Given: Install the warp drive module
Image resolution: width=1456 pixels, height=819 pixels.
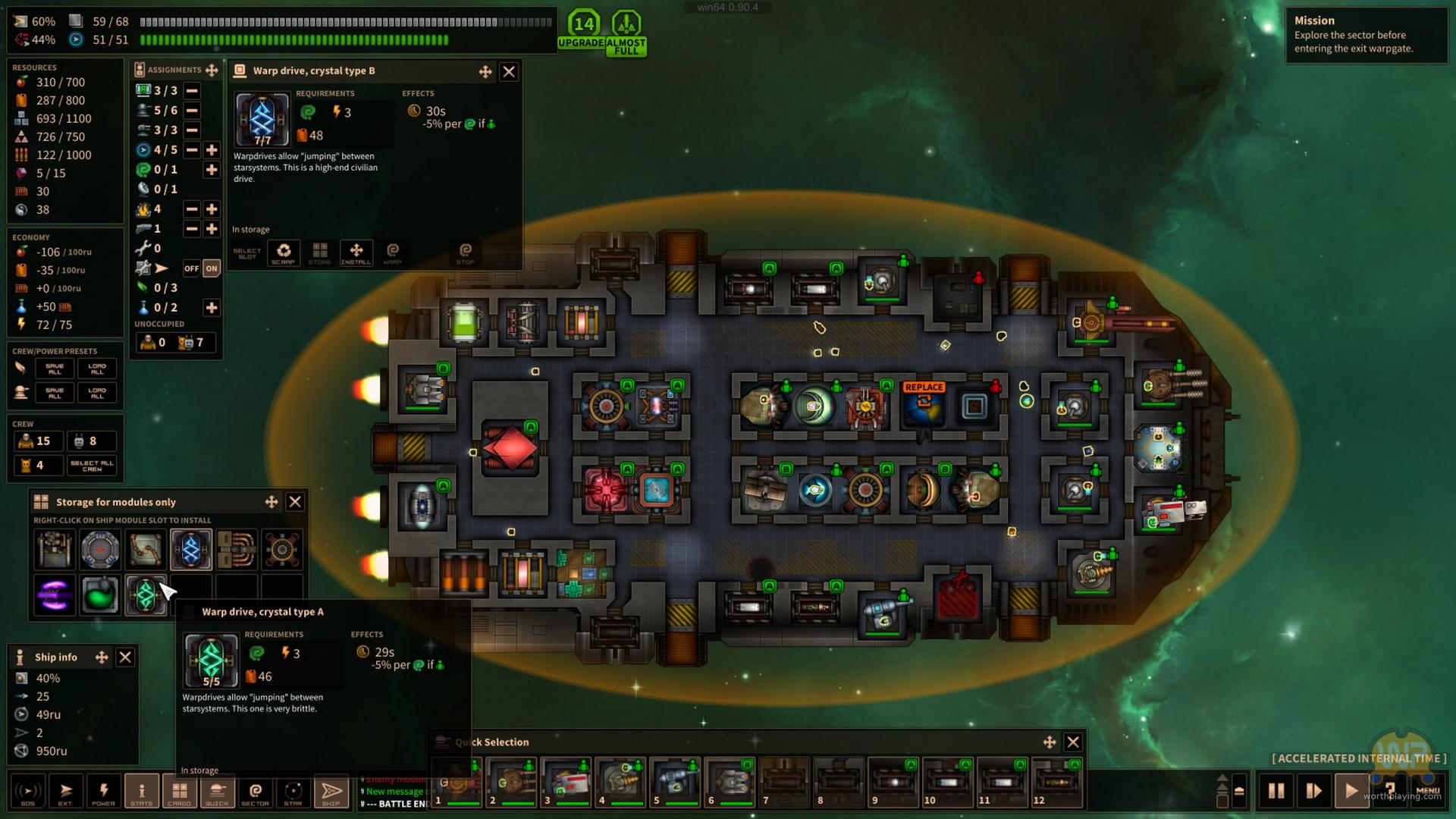Looking at the screenshot, I should pos(356,253).
